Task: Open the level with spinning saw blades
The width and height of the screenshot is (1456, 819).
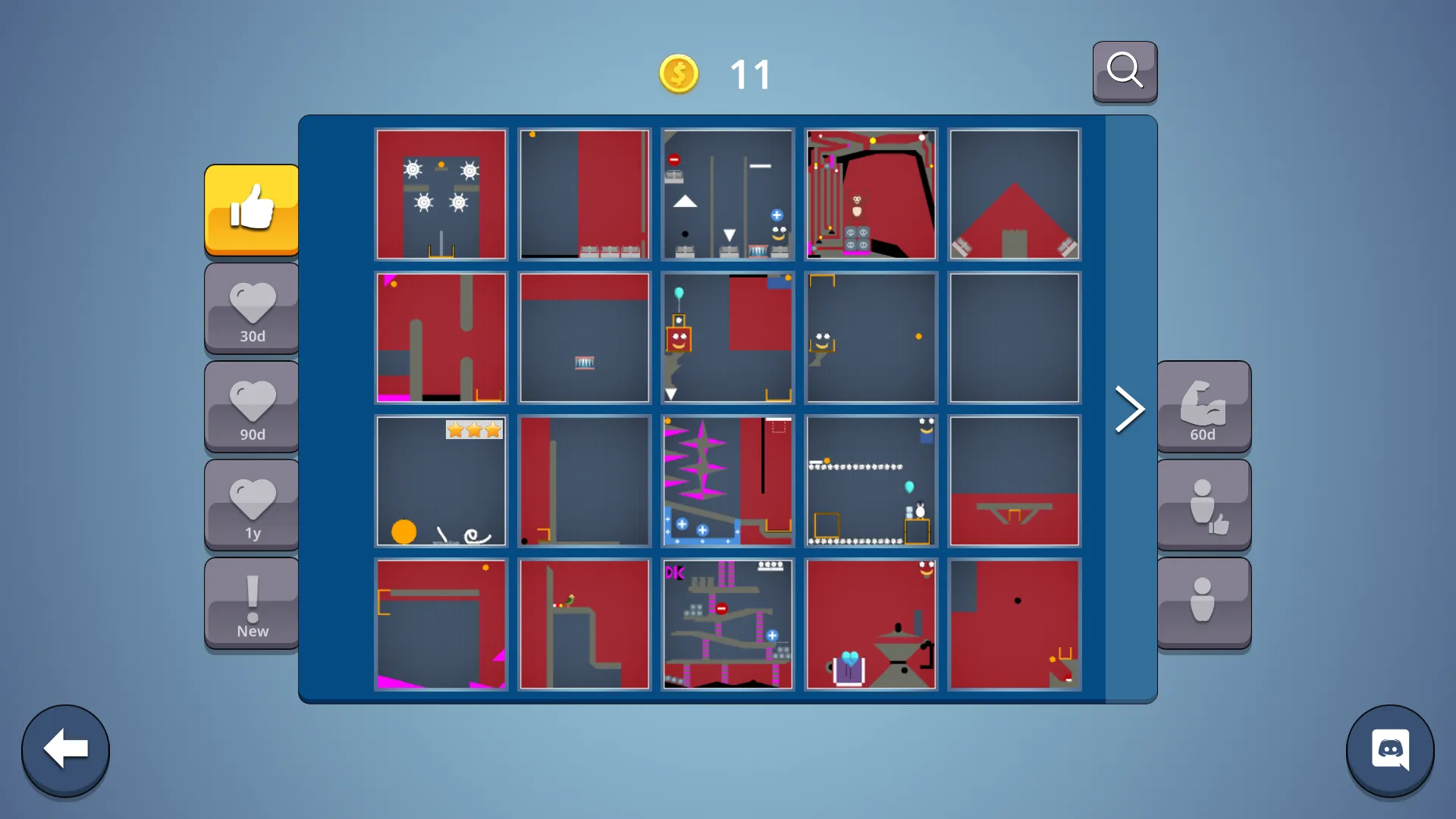Action: tap(441, 194)
